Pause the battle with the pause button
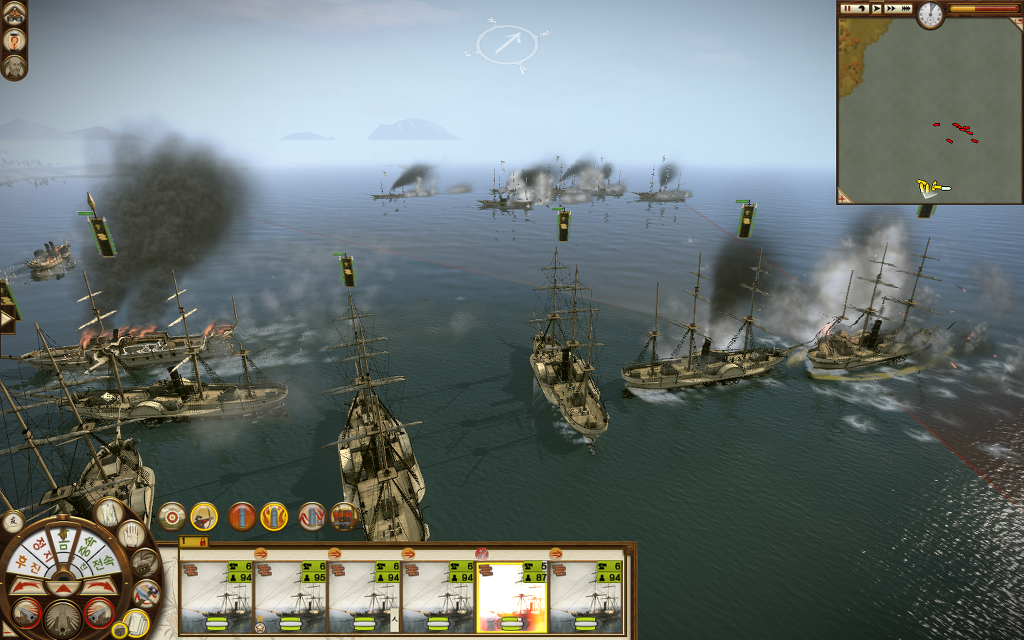 click(x=846, y=8)
